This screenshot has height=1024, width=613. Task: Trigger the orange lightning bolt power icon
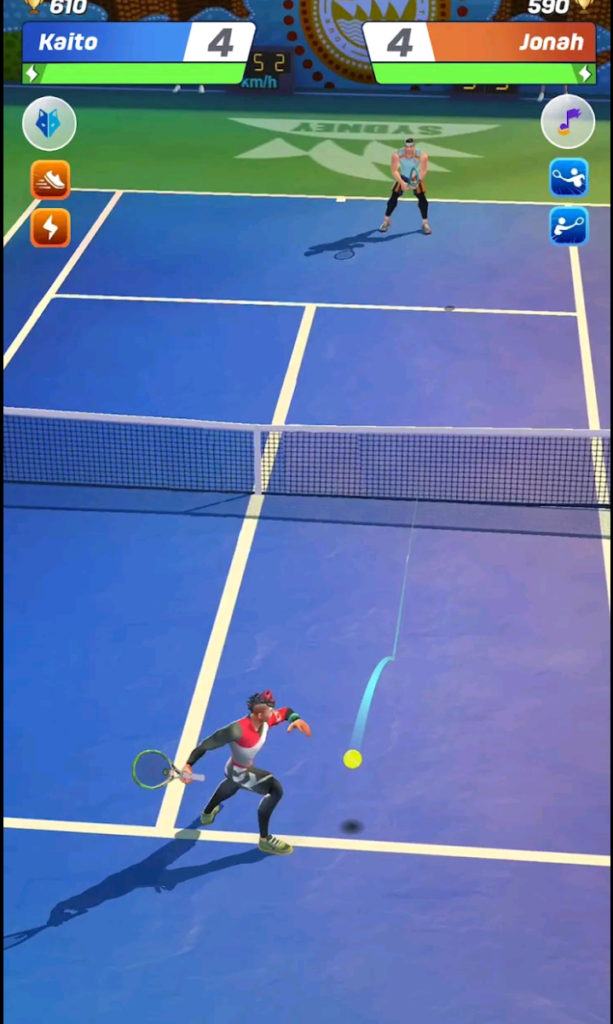tap(50, 228)
